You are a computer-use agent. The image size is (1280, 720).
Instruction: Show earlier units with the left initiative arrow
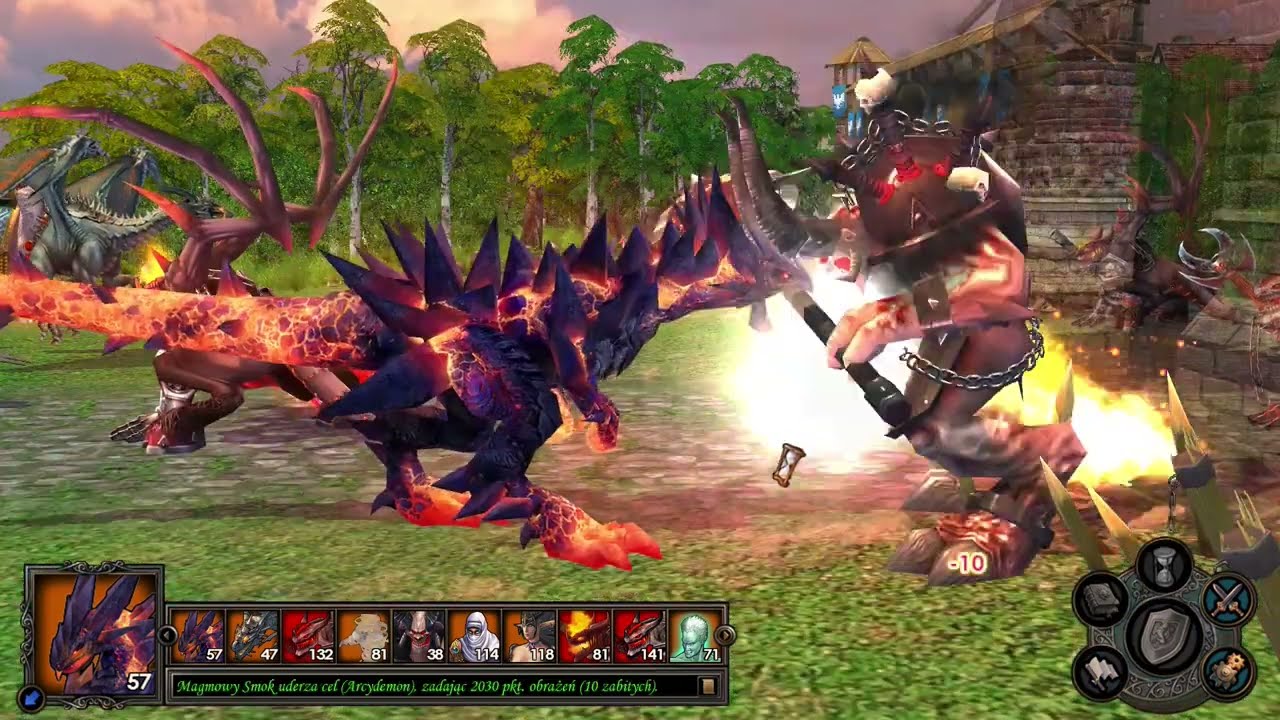(166, 635)
